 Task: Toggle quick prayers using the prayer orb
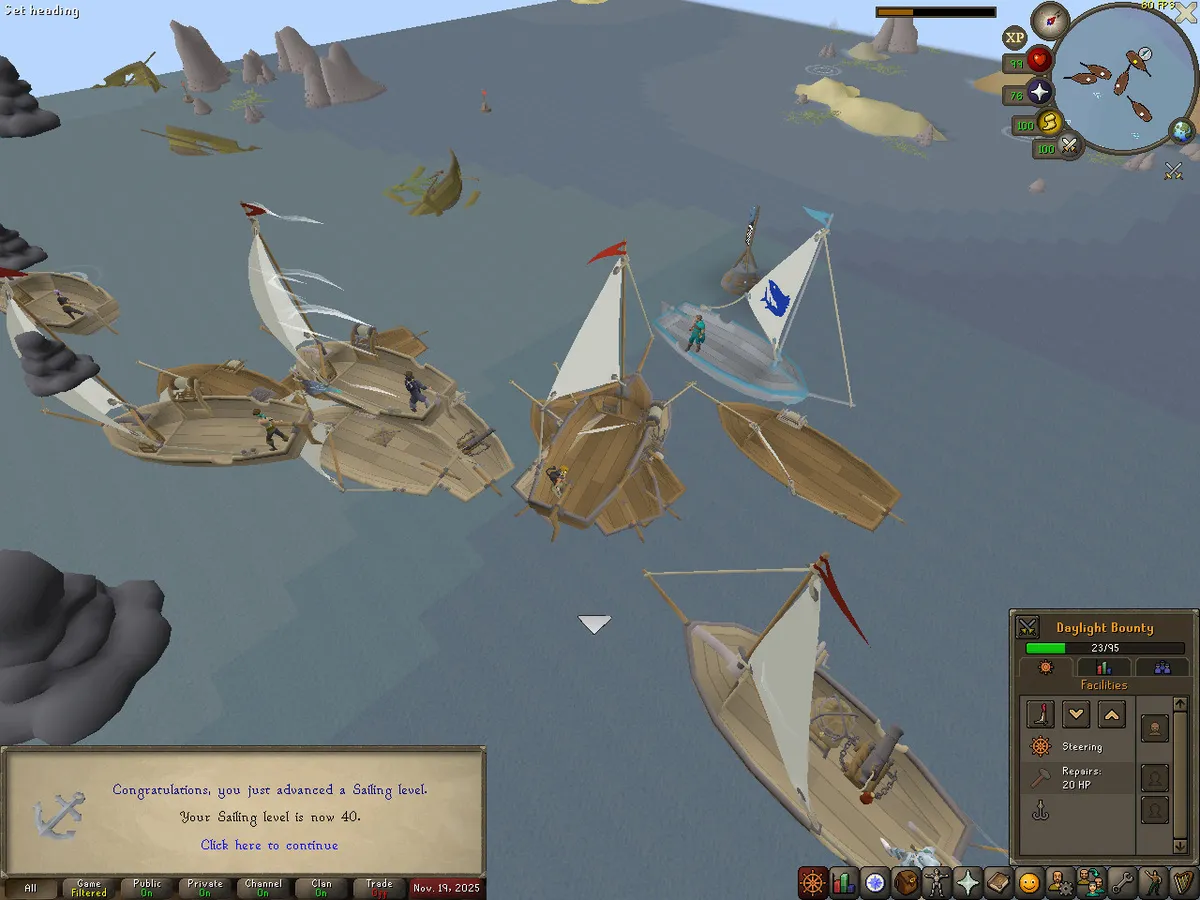tap(1040, 93)
